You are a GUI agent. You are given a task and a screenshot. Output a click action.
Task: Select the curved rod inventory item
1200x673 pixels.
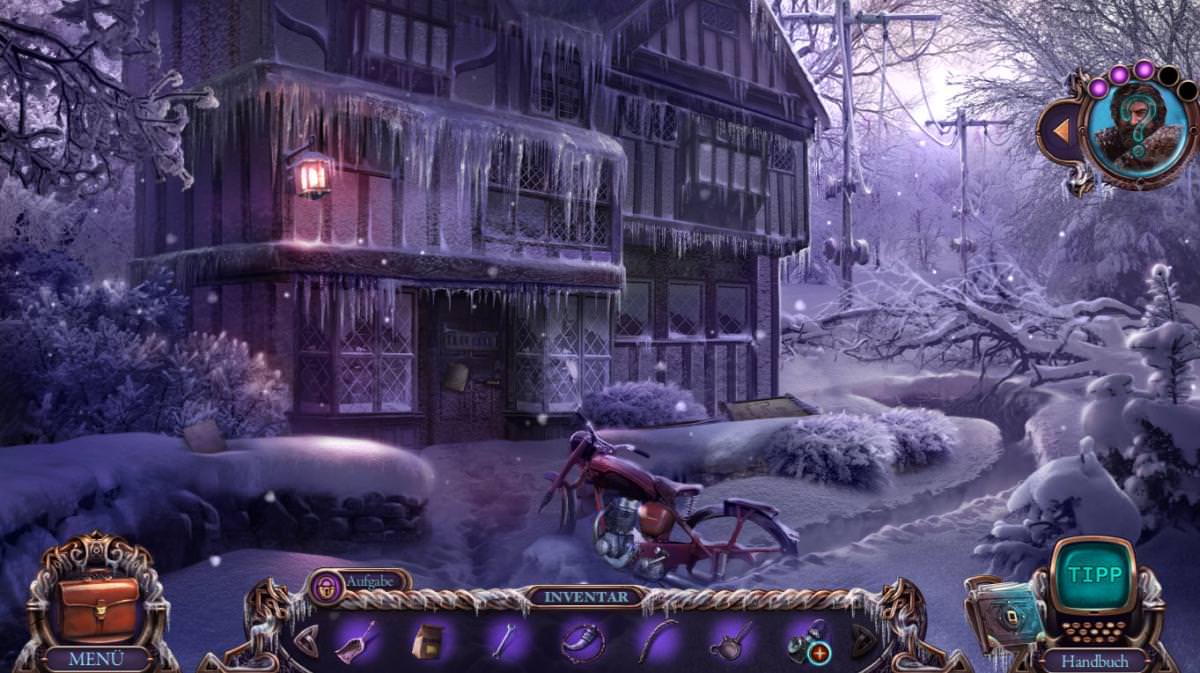[657, 640]
